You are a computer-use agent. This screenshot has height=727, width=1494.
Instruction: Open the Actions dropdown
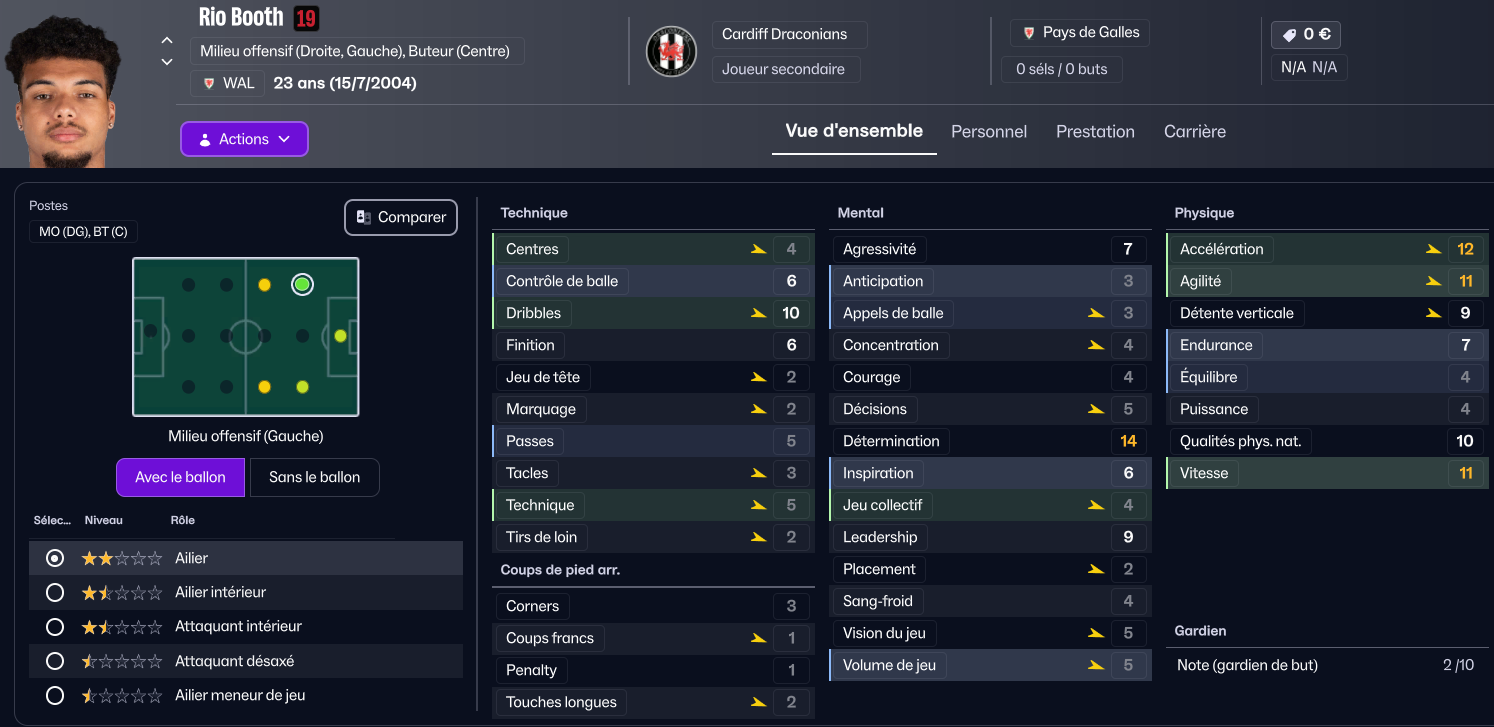pyautogui.click(x=244, y=139)
